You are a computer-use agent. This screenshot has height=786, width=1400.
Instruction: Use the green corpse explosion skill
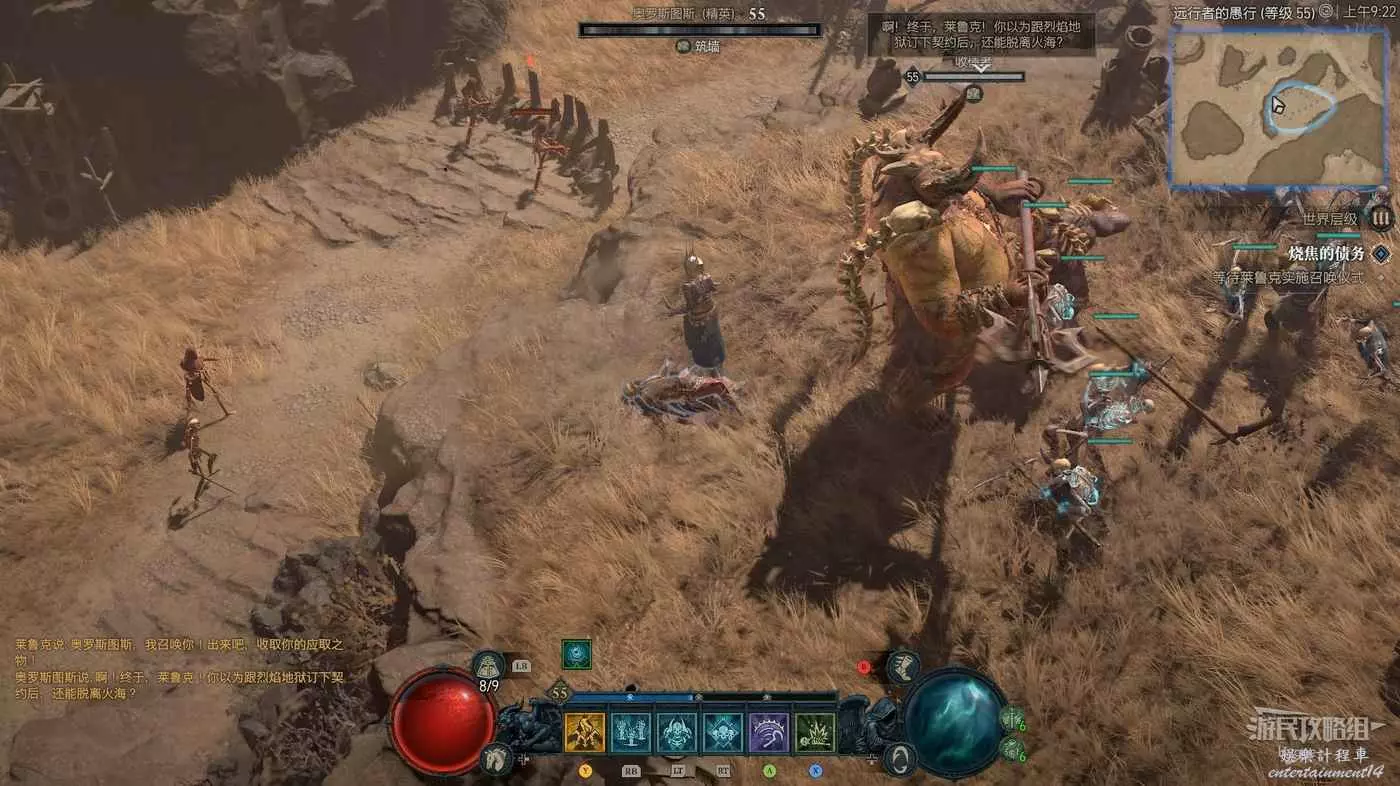[815, 733]
